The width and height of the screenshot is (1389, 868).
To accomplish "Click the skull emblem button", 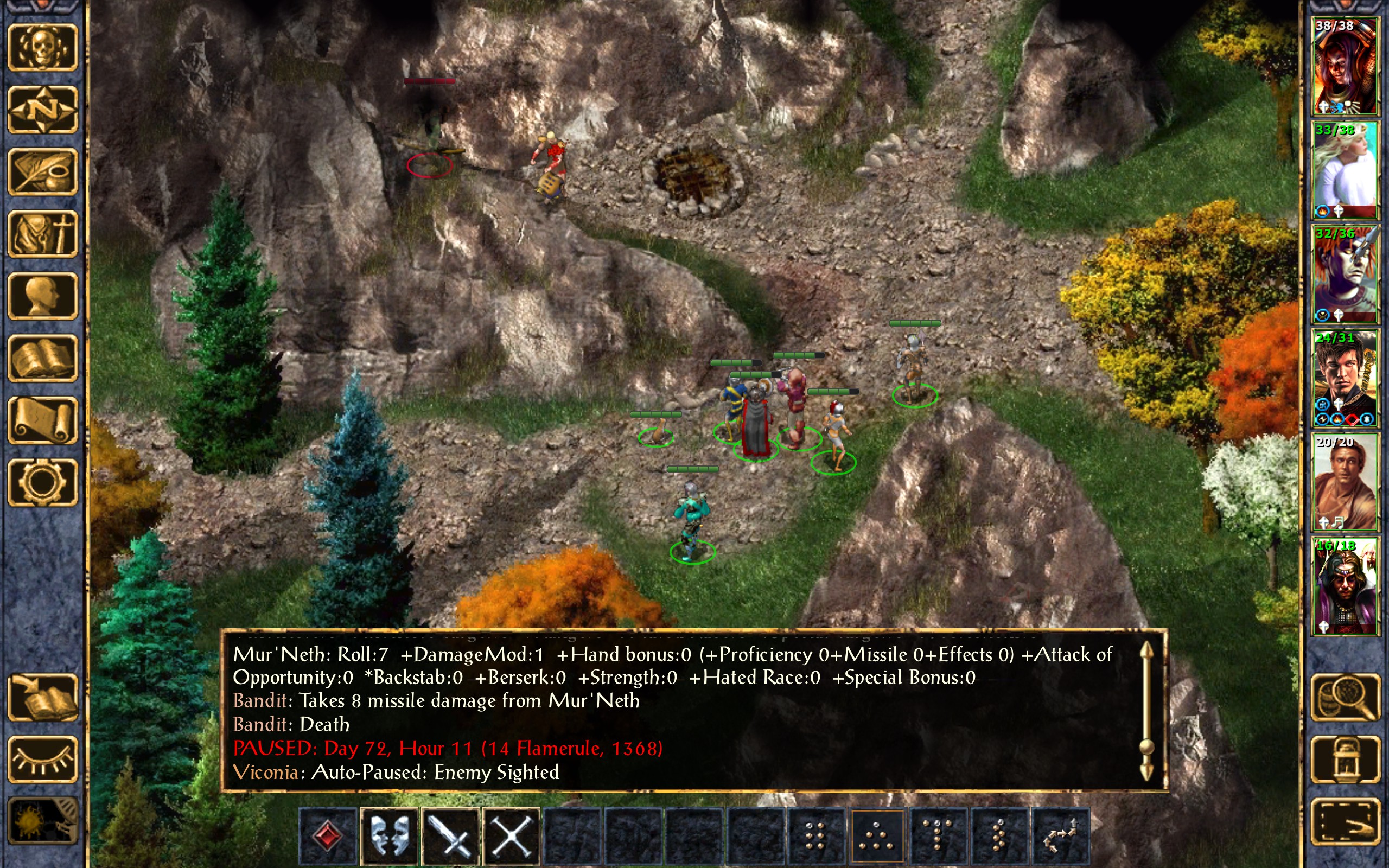I will (43, 48).
